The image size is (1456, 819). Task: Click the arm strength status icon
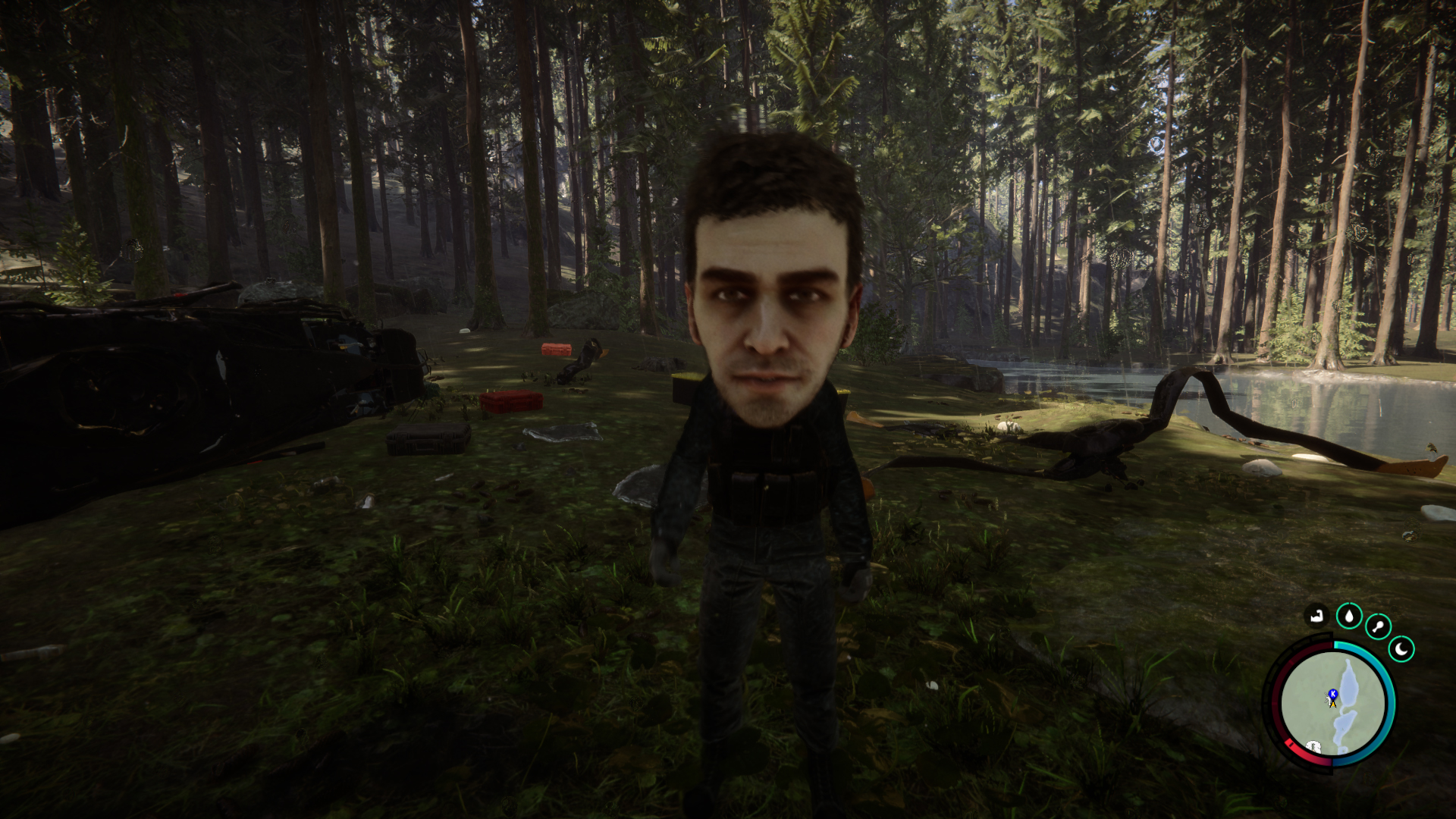1317,615
